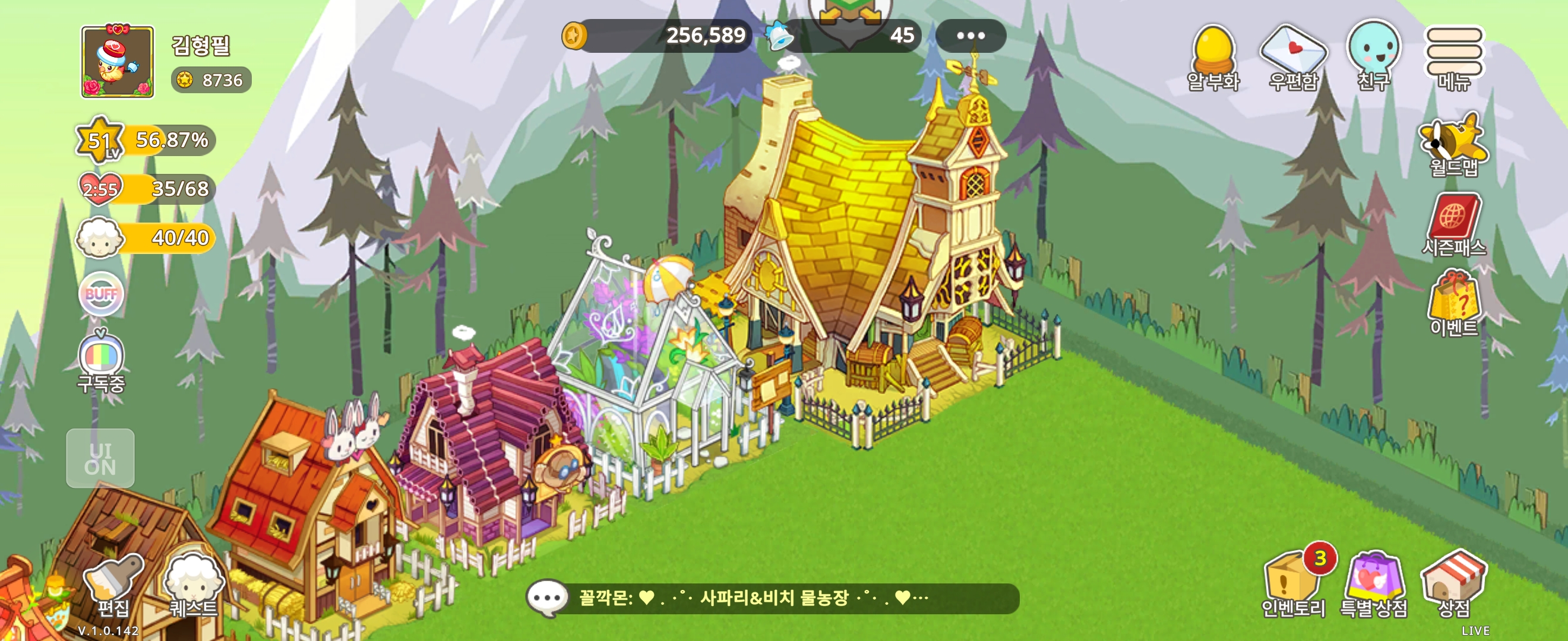The height and width of the screenshot is (641, 1568).
Task: Open the 우편함 mailbox
Action: click(x=1294, y=56)
